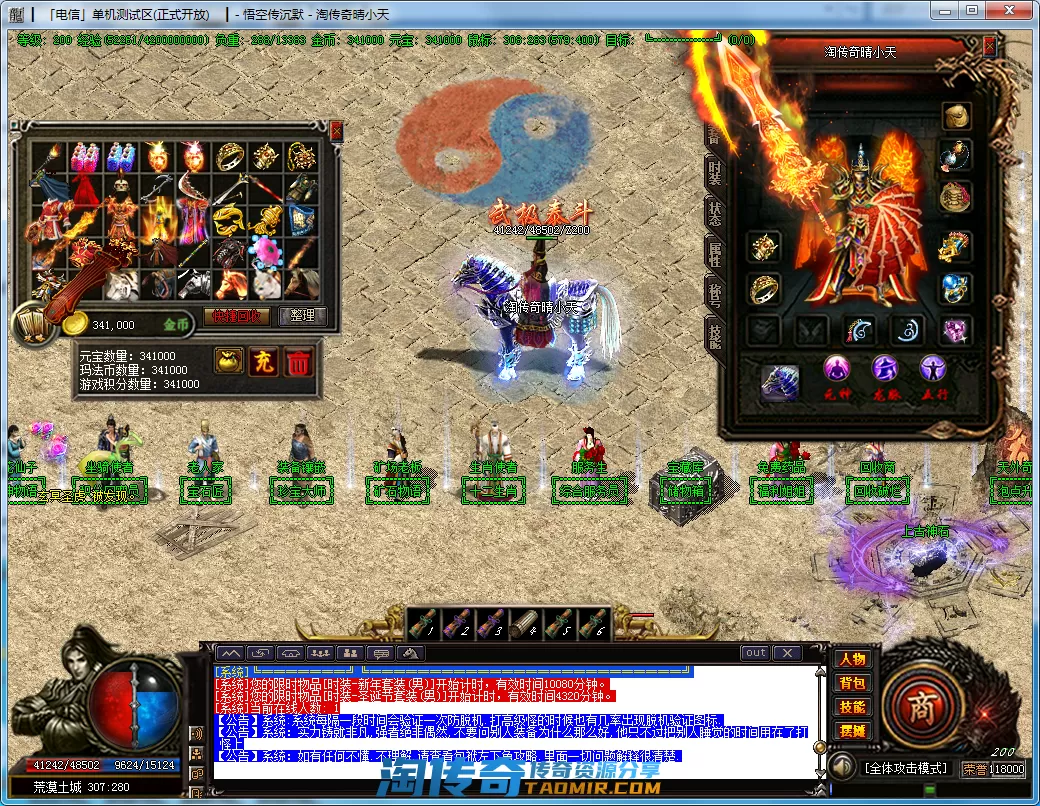This screenshot has height=806, width=1040.
Task: Open the 状态 status tab
Action: point(714,212)
